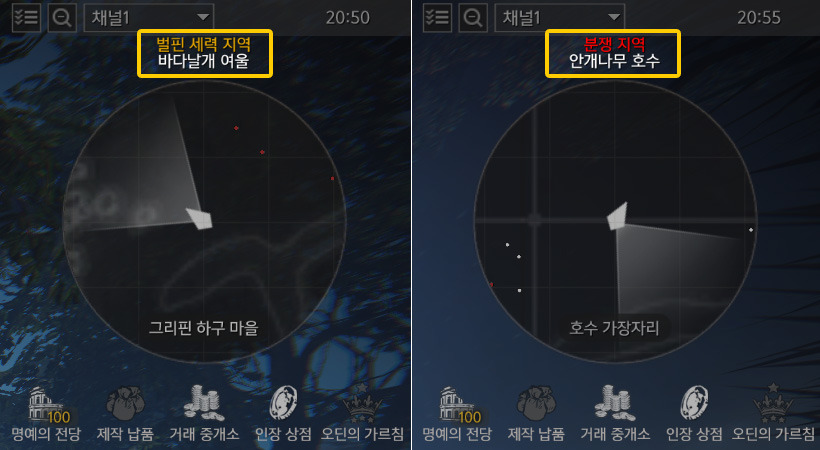Open 거래 중개소 under the 호수 가장자리 minimap
The image size is (820, 450).
pyautogui.click(x=617, y=413)
